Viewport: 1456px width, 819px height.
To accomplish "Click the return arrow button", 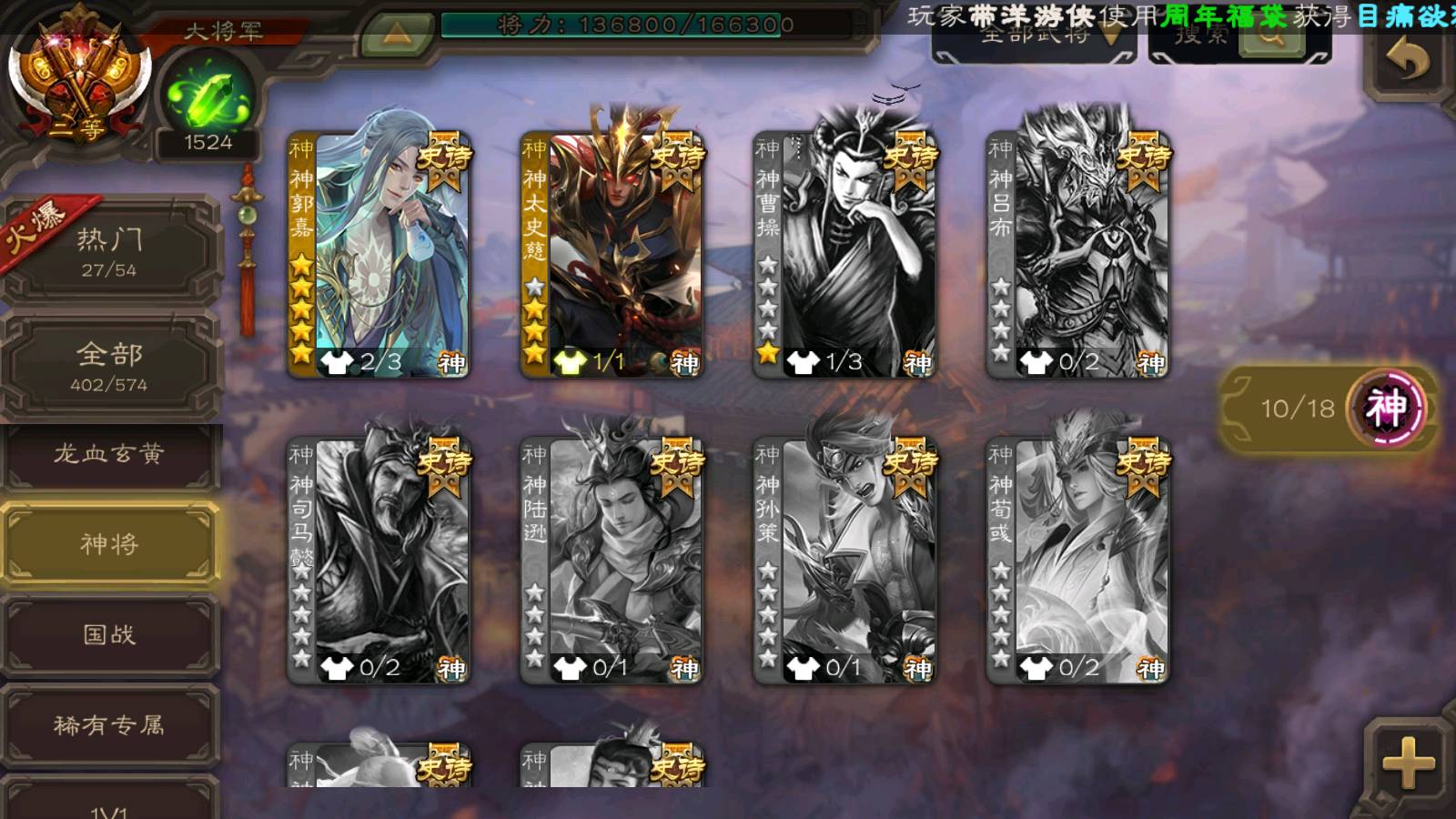I will click(1409, 60).
